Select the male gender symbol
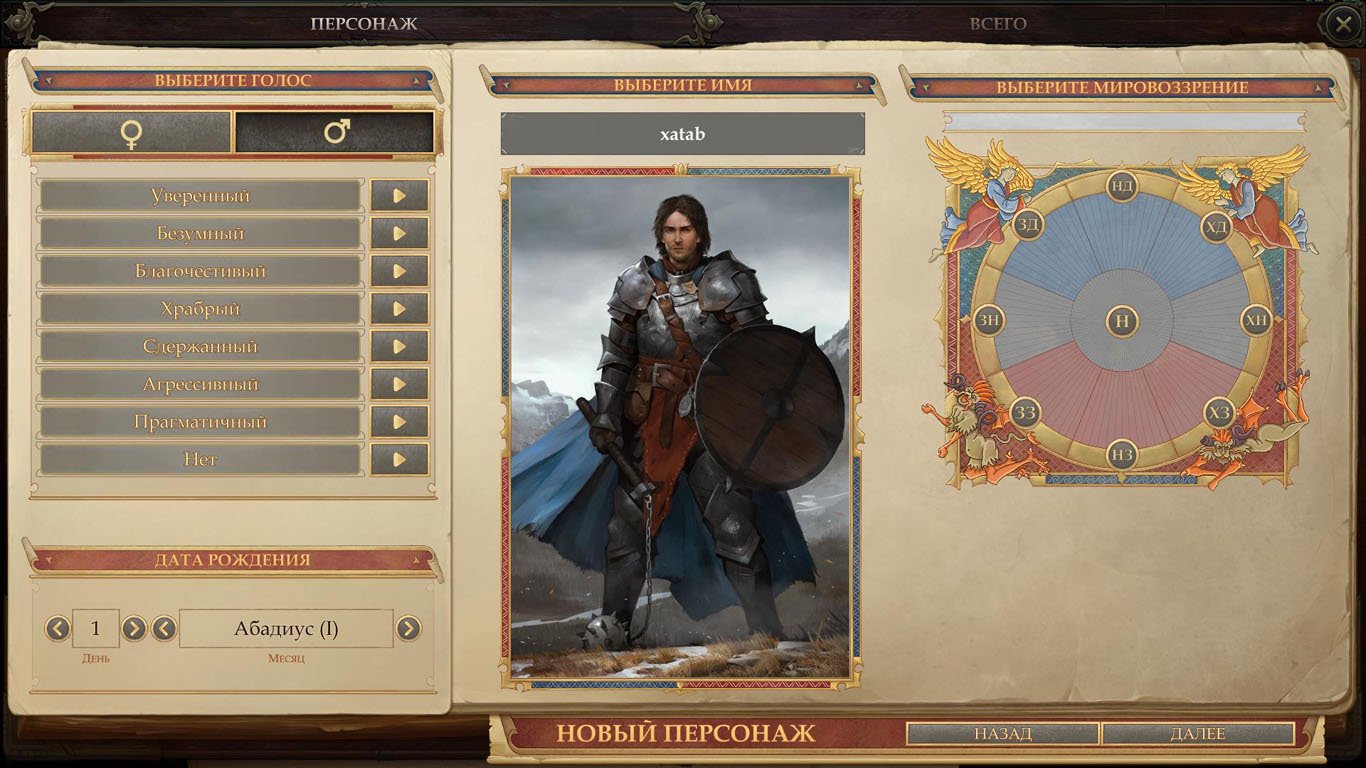The image size is (1366, 768). [x=334, y=131]
